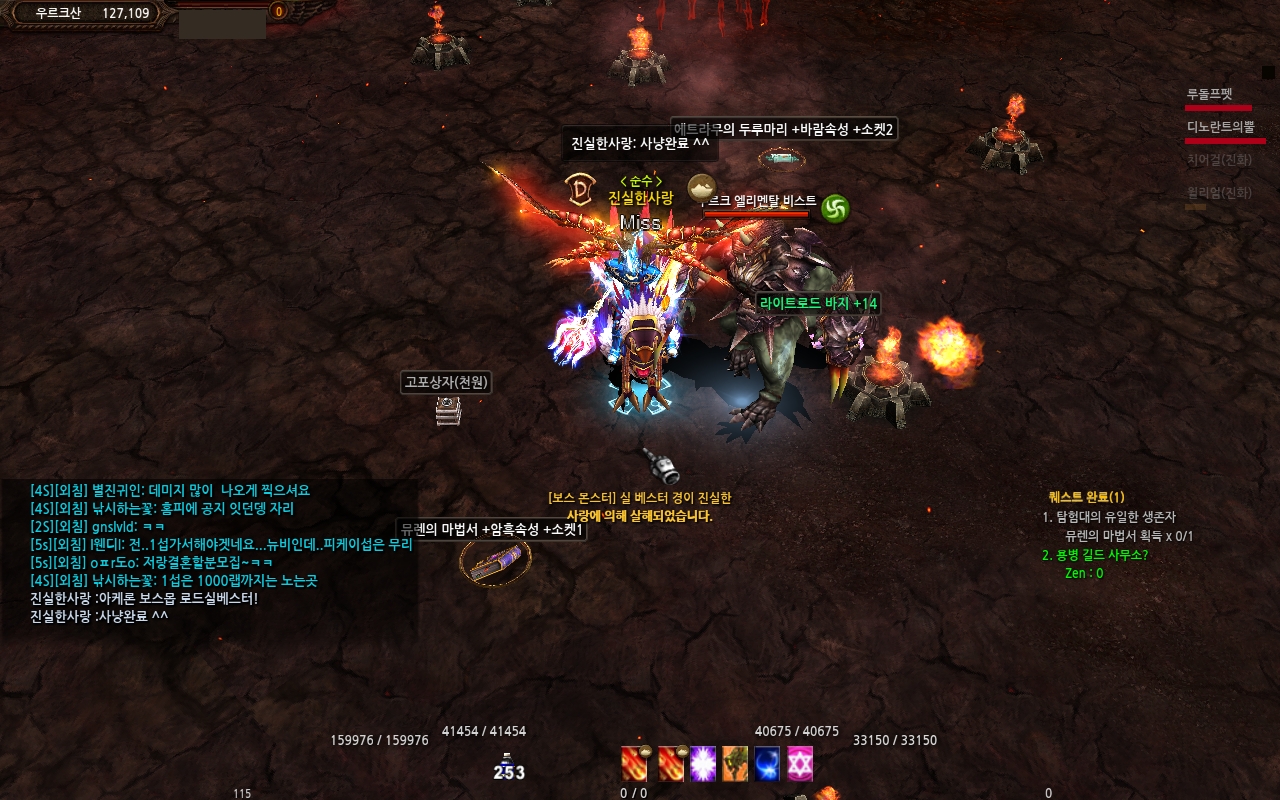
Task: Click the chat log window
Action: [210, 553]
